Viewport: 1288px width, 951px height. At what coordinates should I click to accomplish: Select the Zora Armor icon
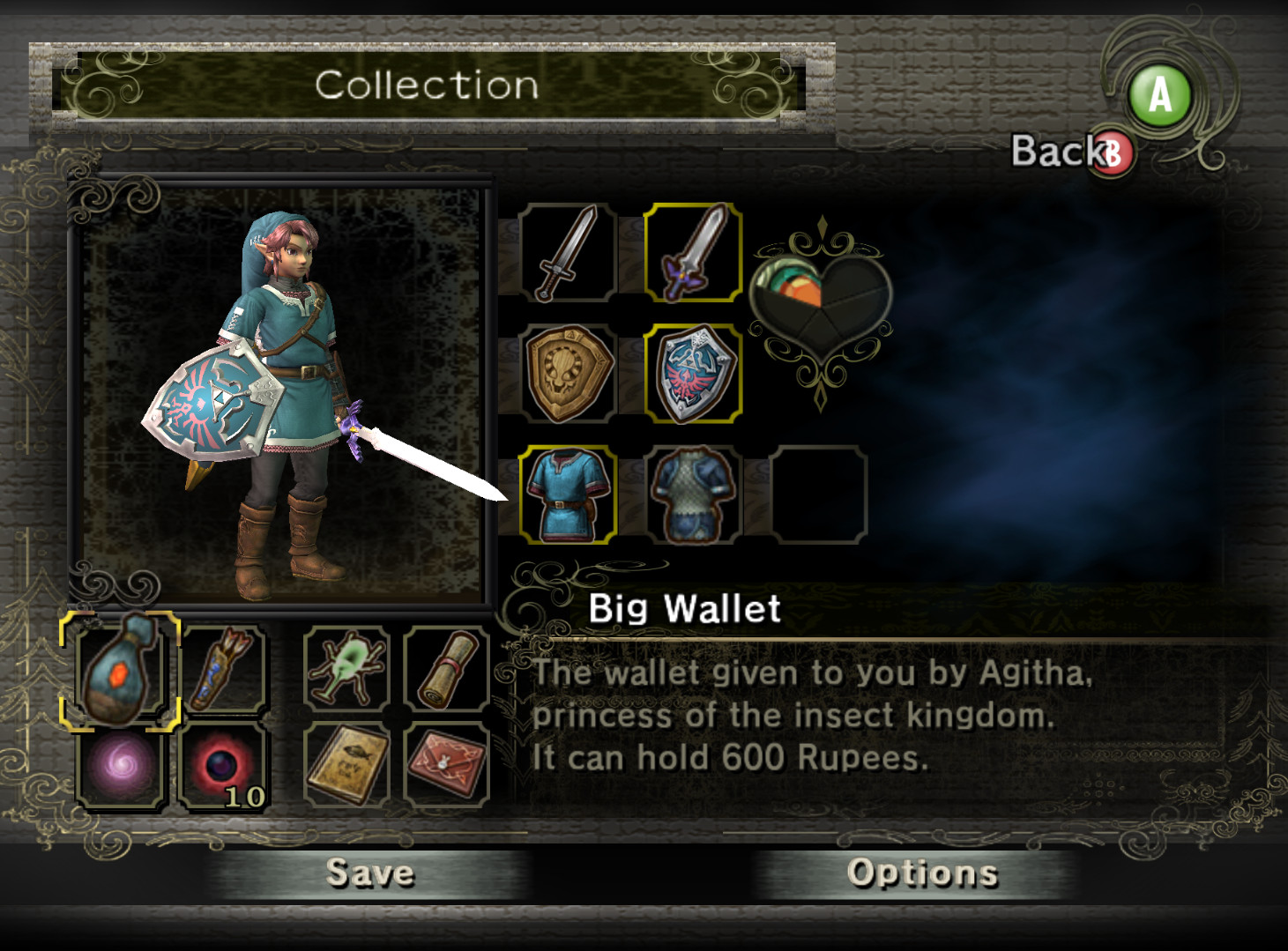695,492
